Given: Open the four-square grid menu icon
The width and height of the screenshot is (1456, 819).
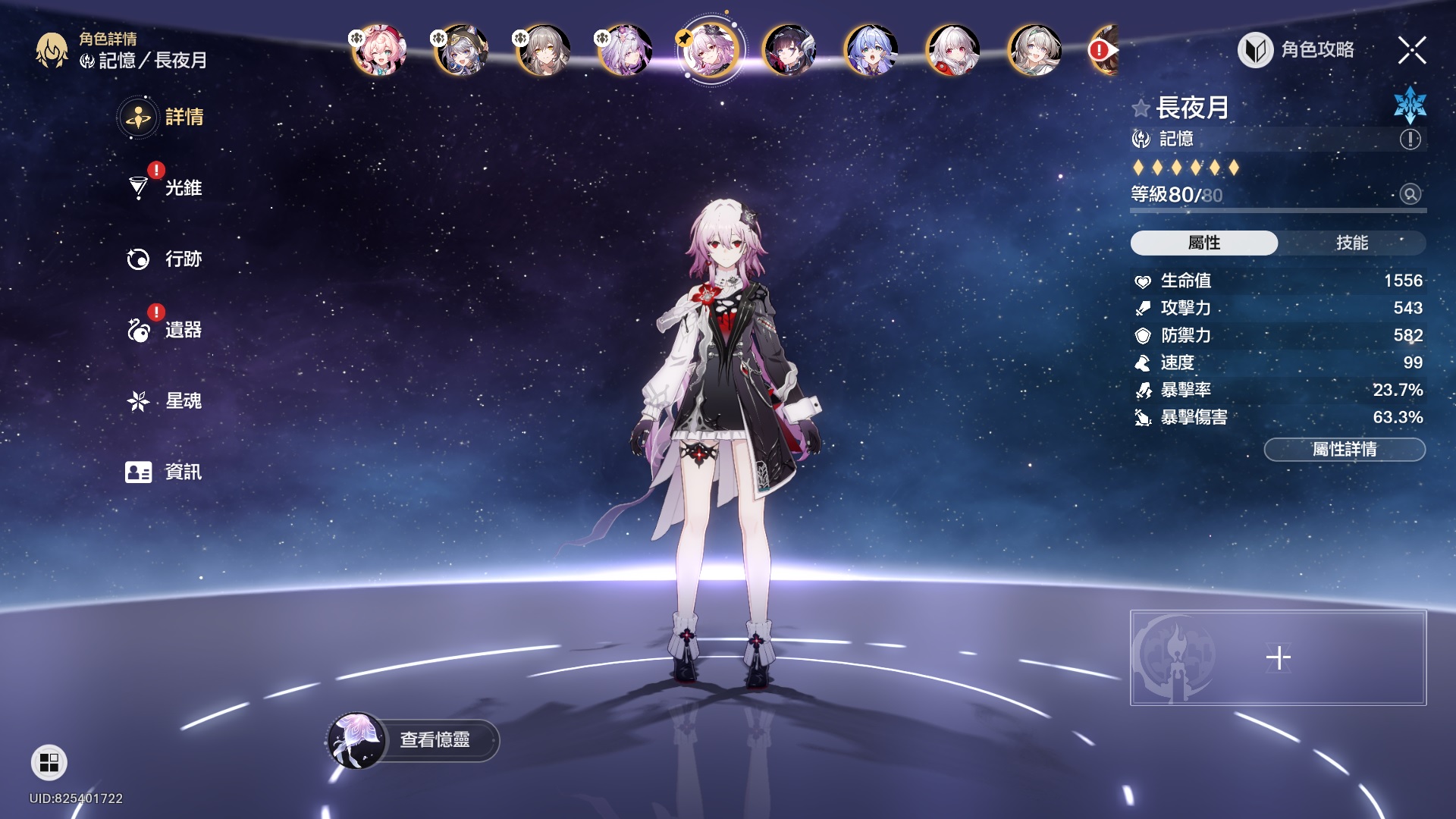Looking at the screenshot, I should [x=49, y=762].
